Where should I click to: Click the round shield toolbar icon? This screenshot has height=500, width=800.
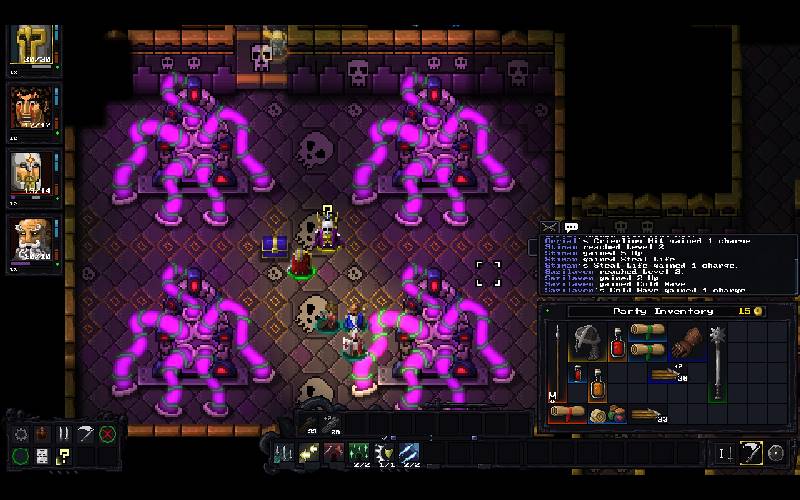pos(776,453)
